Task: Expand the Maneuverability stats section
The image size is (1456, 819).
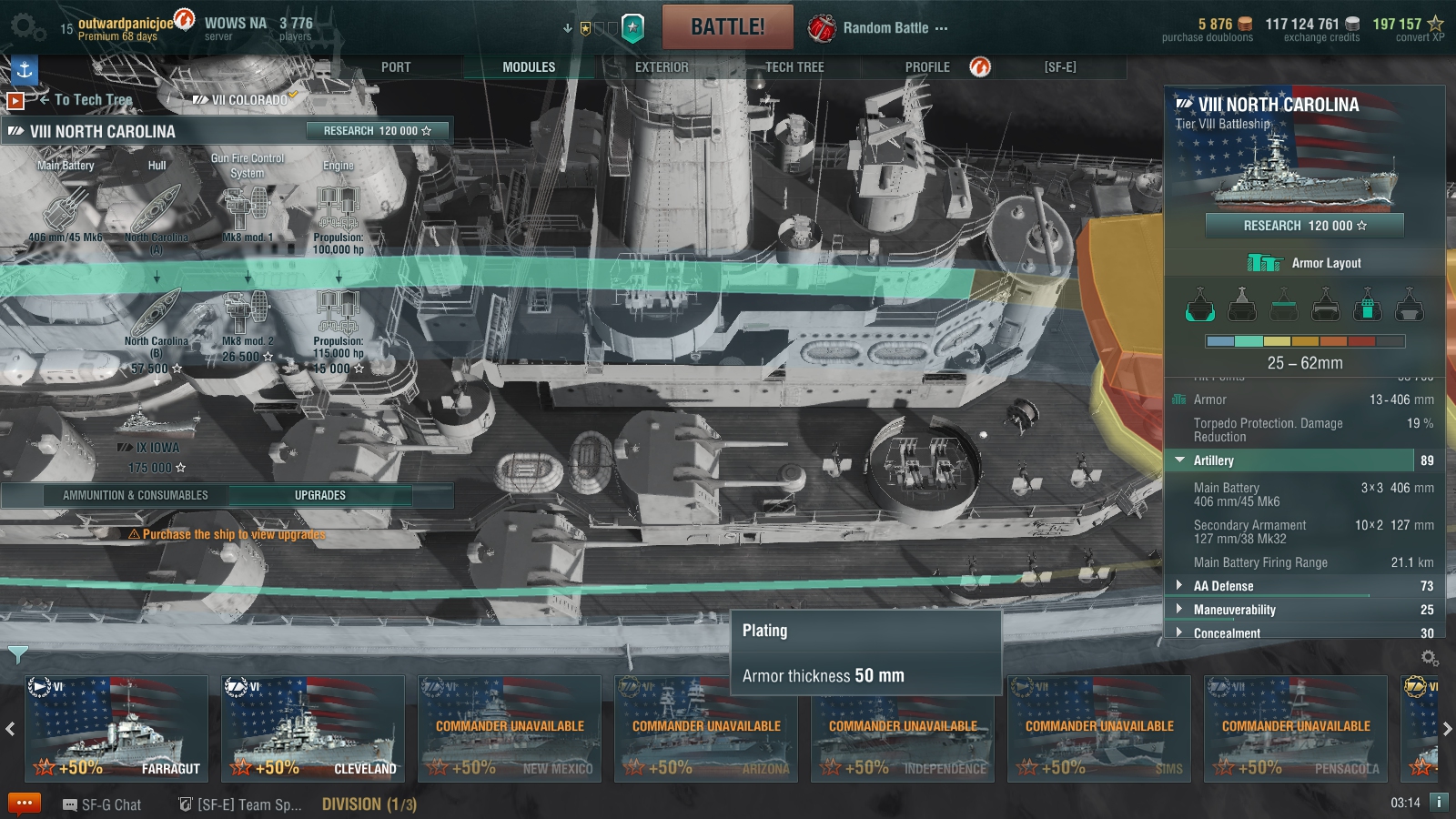Action: (1234, 610)
